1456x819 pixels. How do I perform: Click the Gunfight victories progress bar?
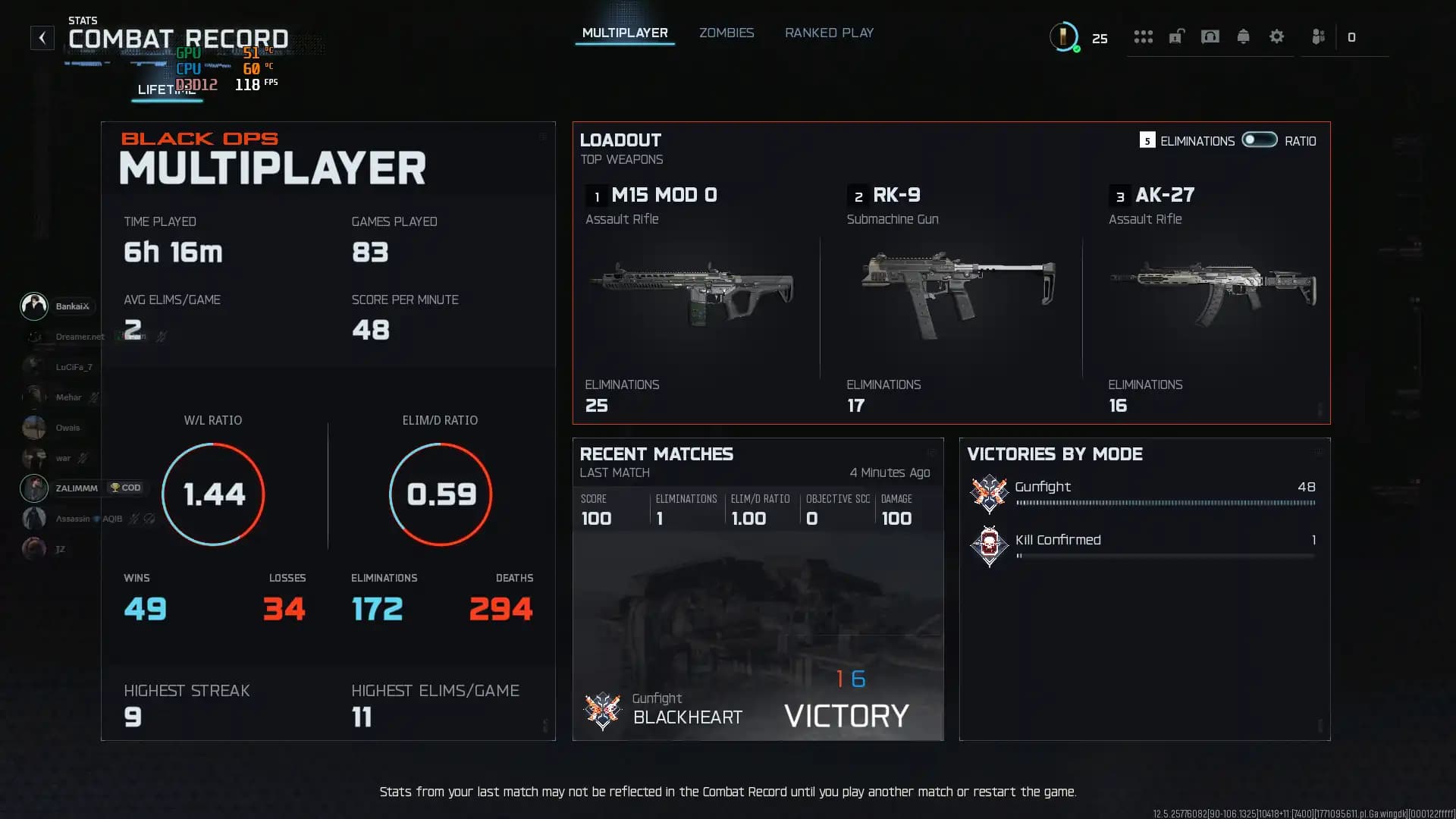pos(1166,502)
